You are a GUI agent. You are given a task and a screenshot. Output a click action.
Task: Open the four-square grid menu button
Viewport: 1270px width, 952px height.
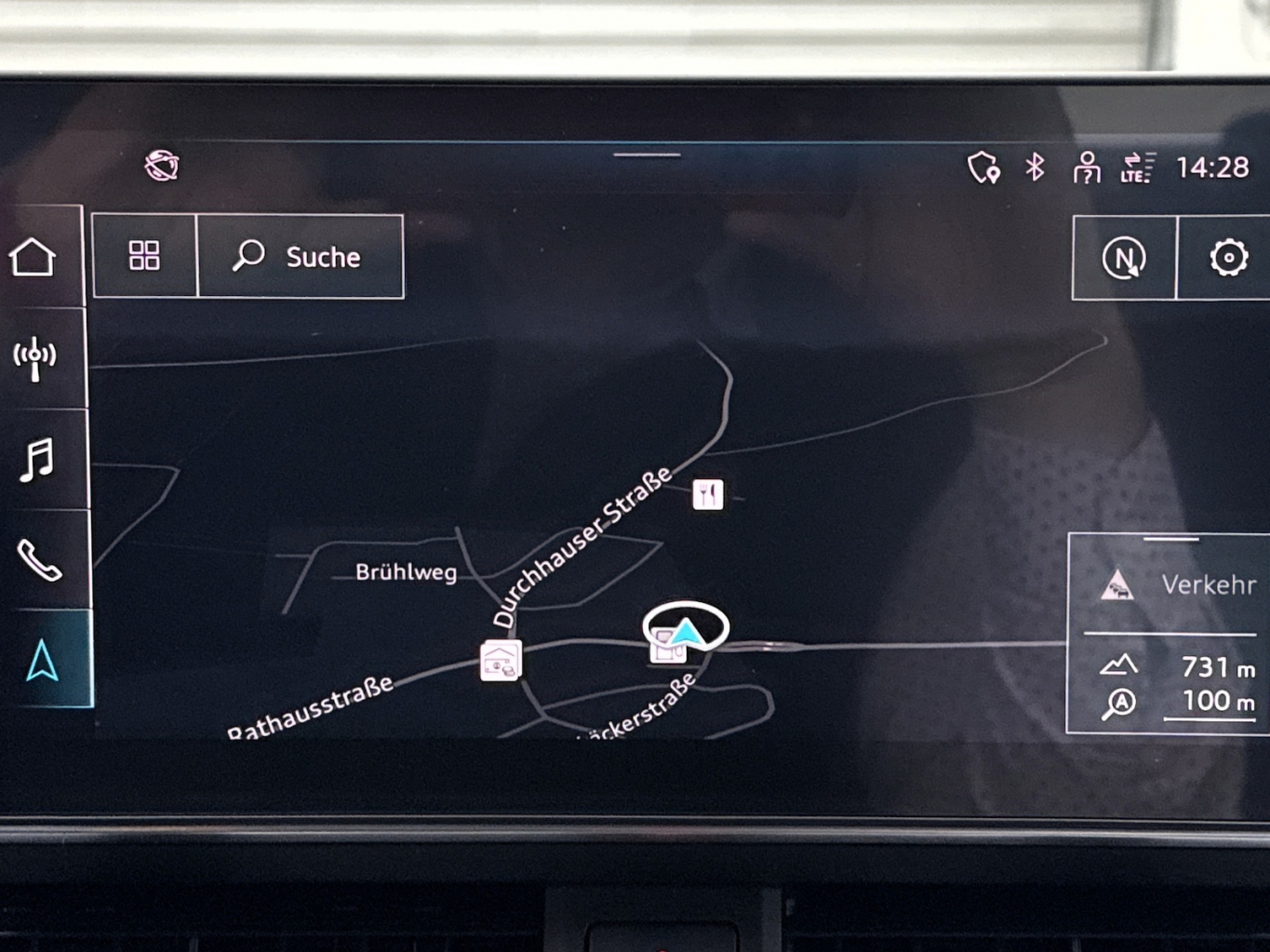[x=144, y=256]
